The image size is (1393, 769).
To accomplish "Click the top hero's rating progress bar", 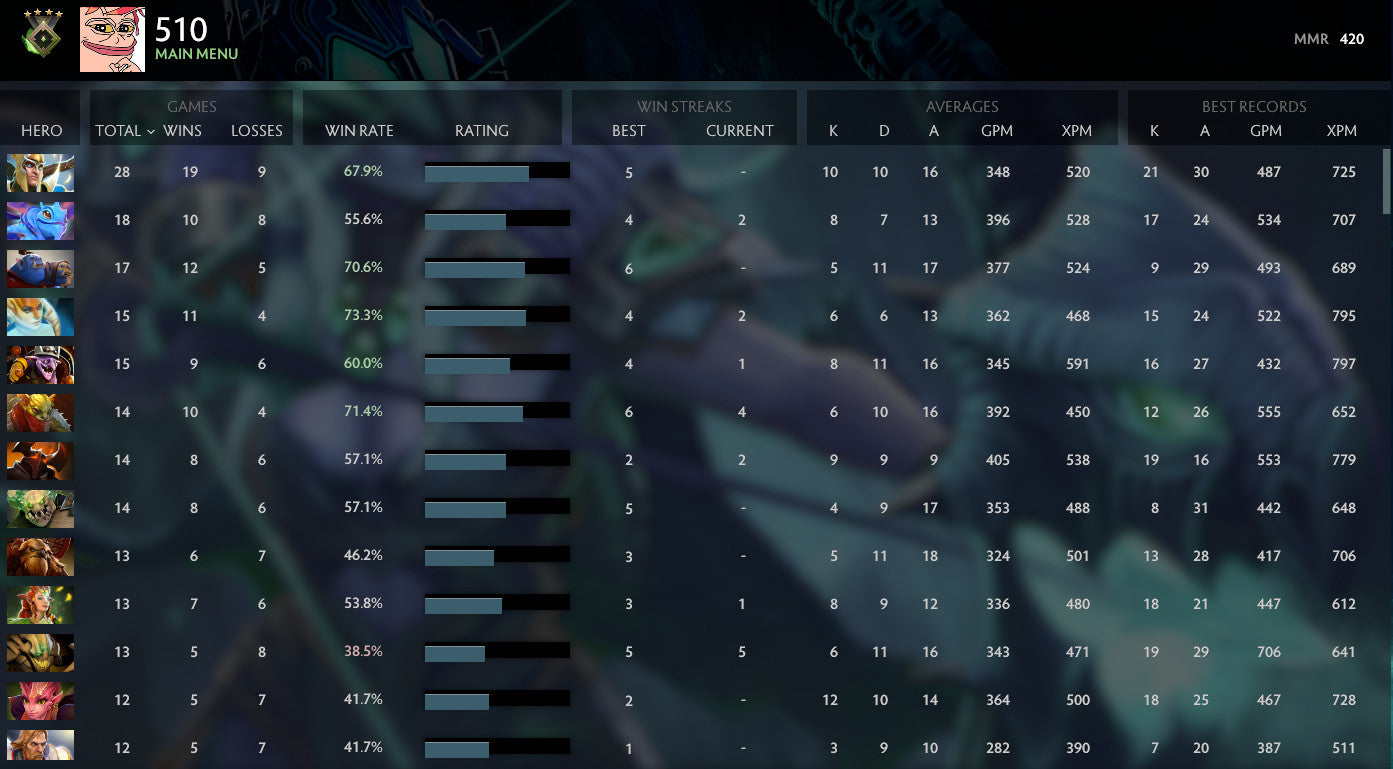I will coord(497,170).
